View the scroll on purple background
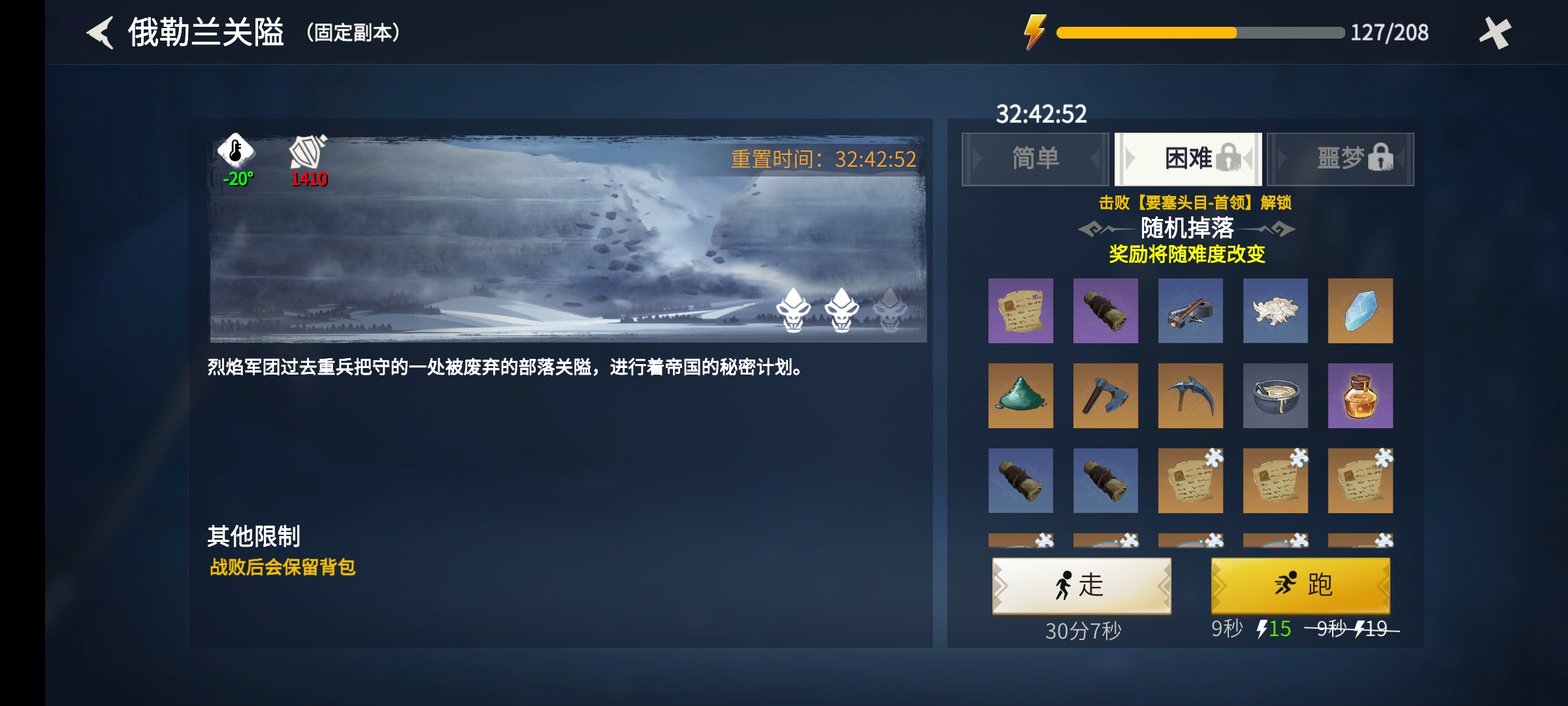The width and height of the screenshot is (1568, 706). (x=1021, y=311)
